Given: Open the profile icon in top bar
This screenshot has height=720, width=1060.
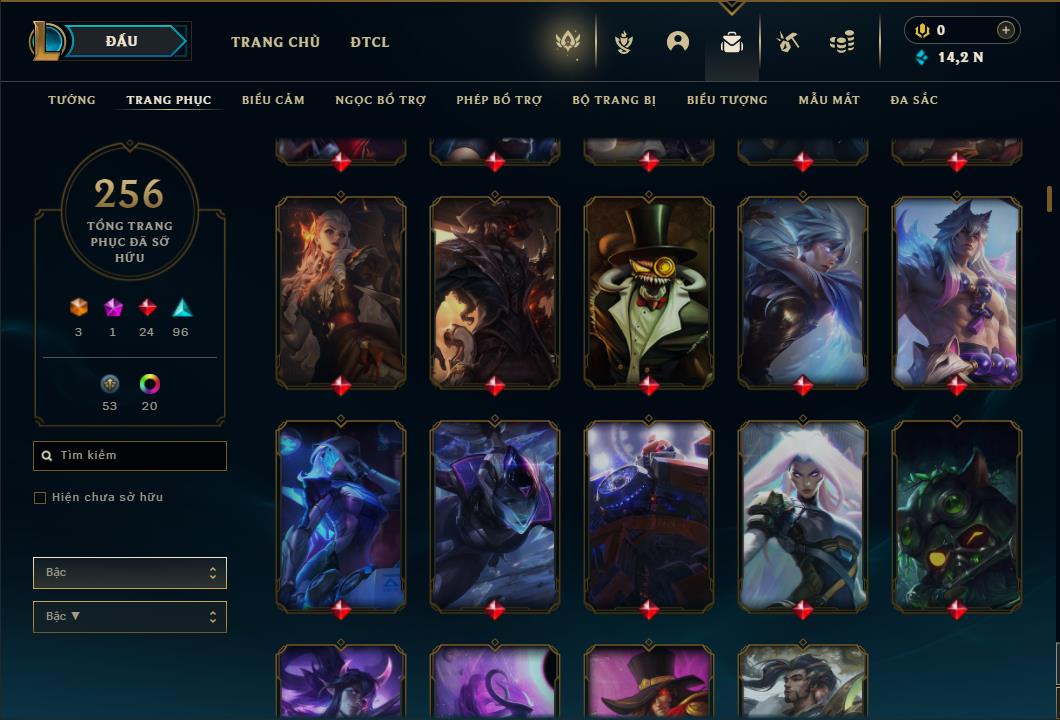Looking at the screenshot, I should click(678, 42).
